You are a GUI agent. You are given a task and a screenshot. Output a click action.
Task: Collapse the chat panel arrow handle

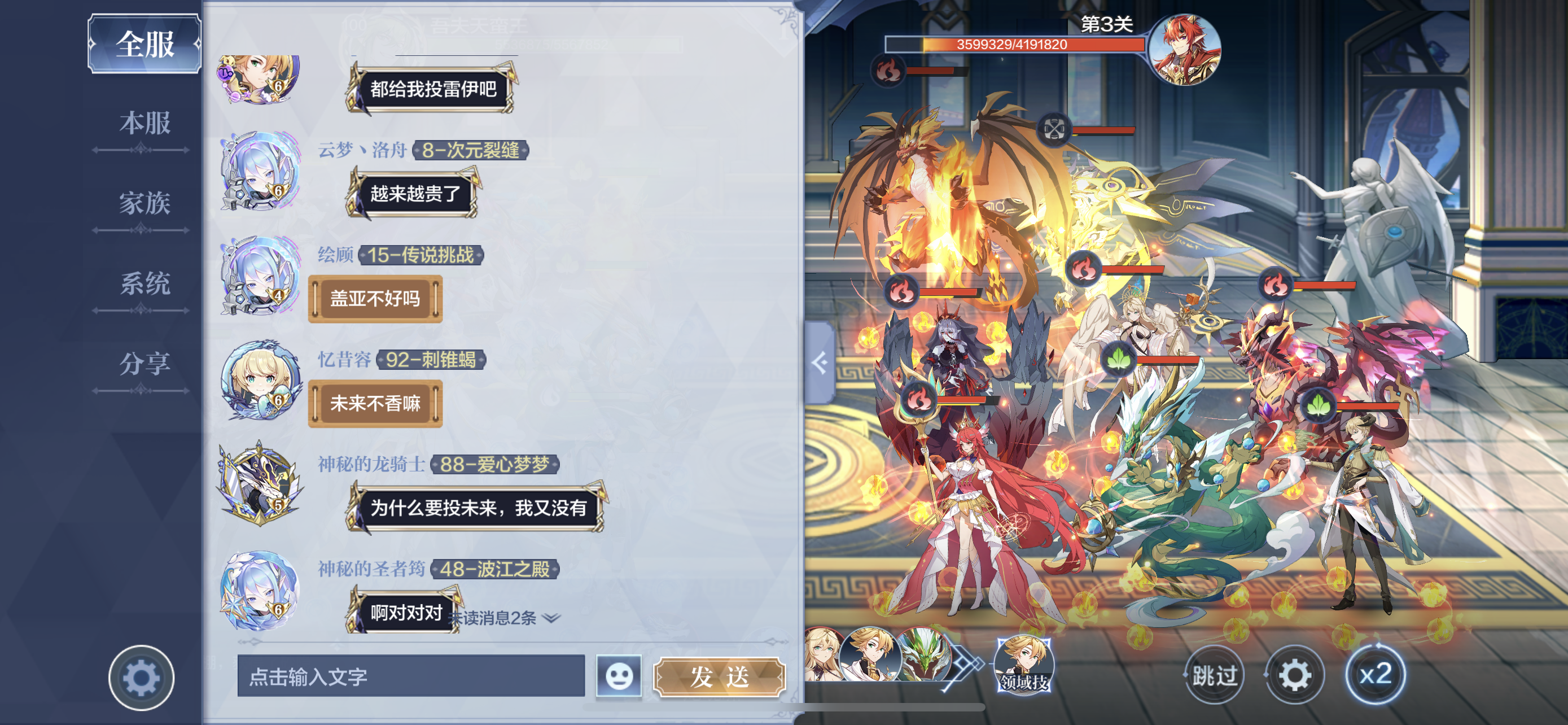tap(820, 363)
